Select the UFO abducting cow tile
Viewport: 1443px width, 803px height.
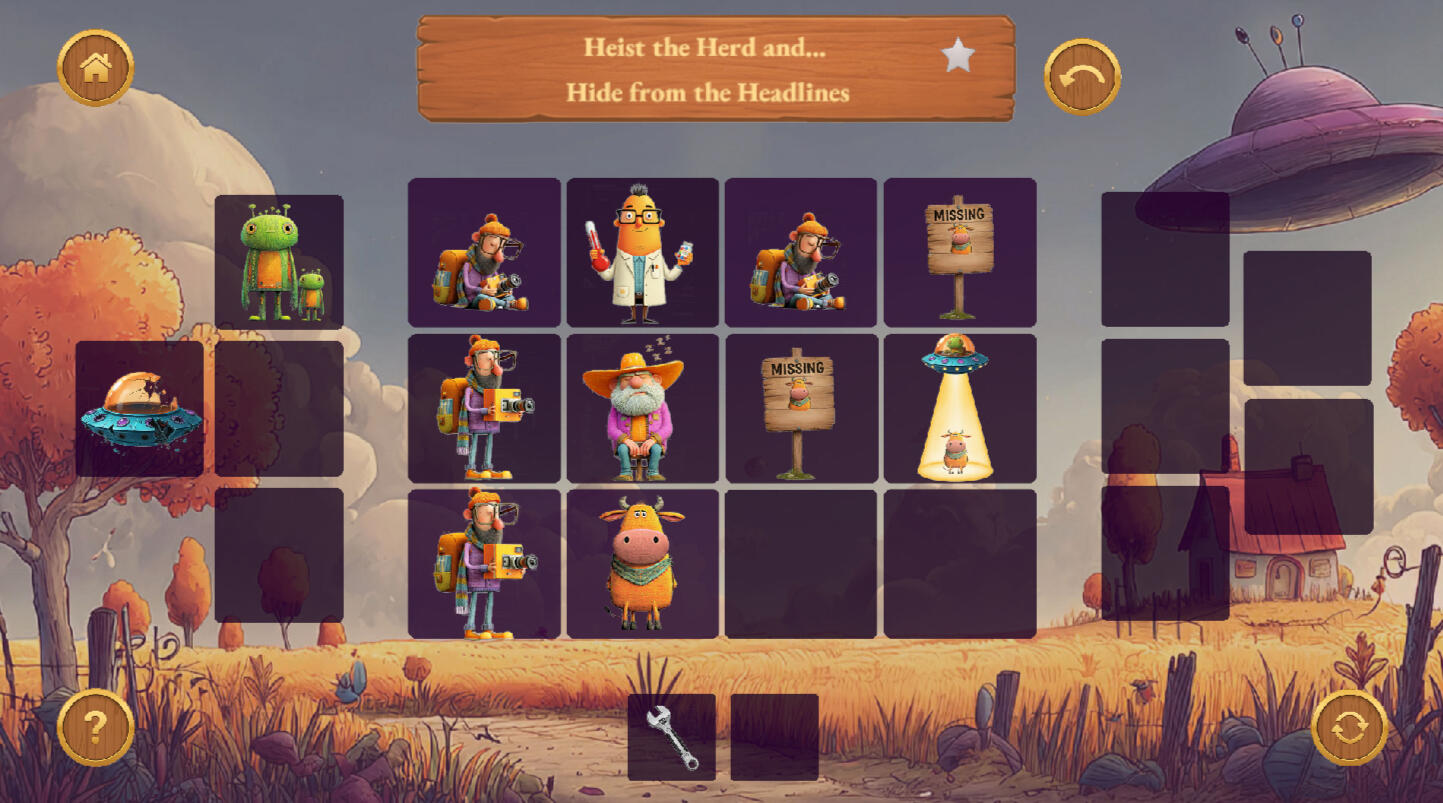(x=959, y=408)
